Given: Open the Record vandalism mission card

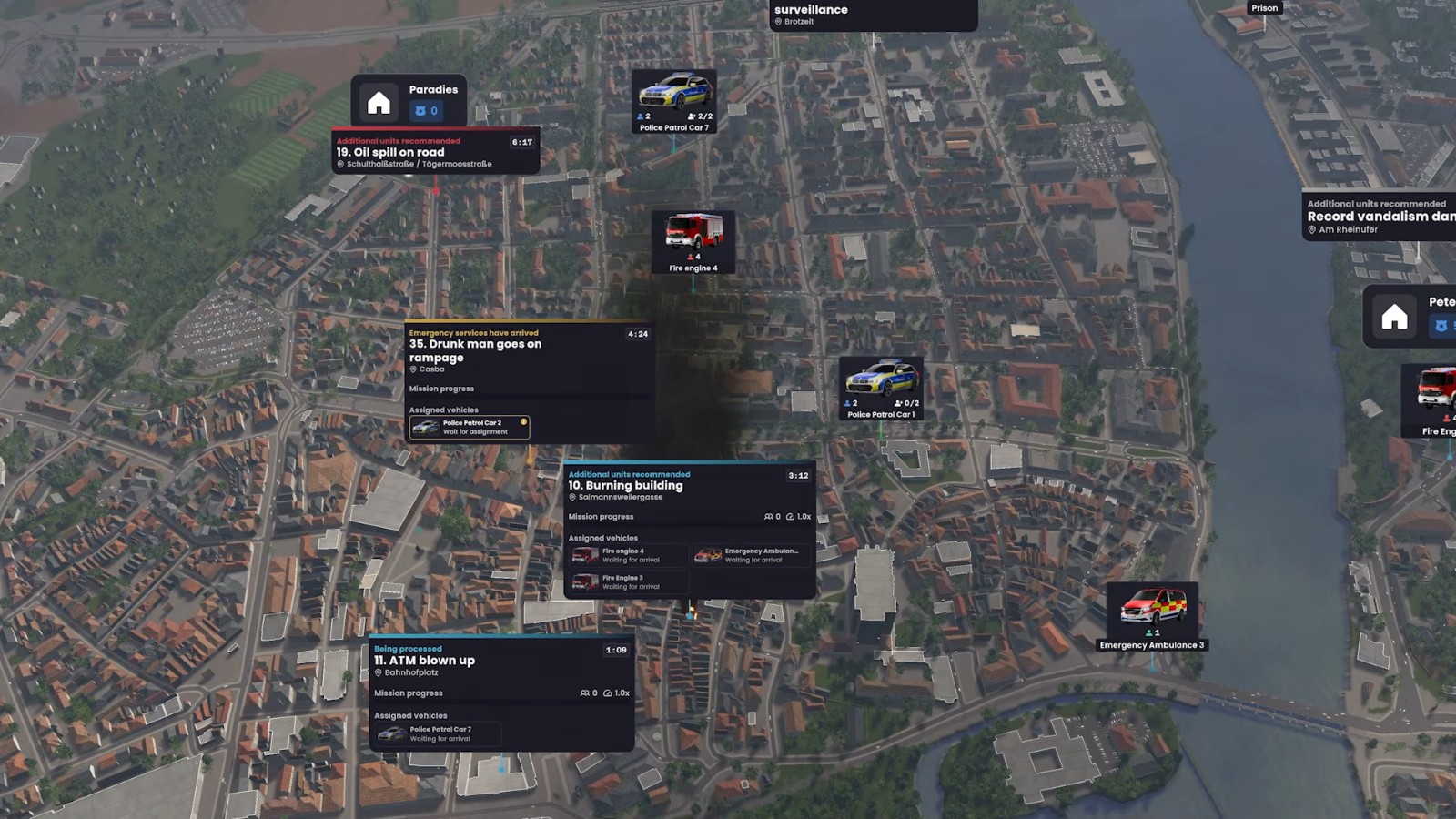Looking at the screenshot, I should tap(1379, 217).
